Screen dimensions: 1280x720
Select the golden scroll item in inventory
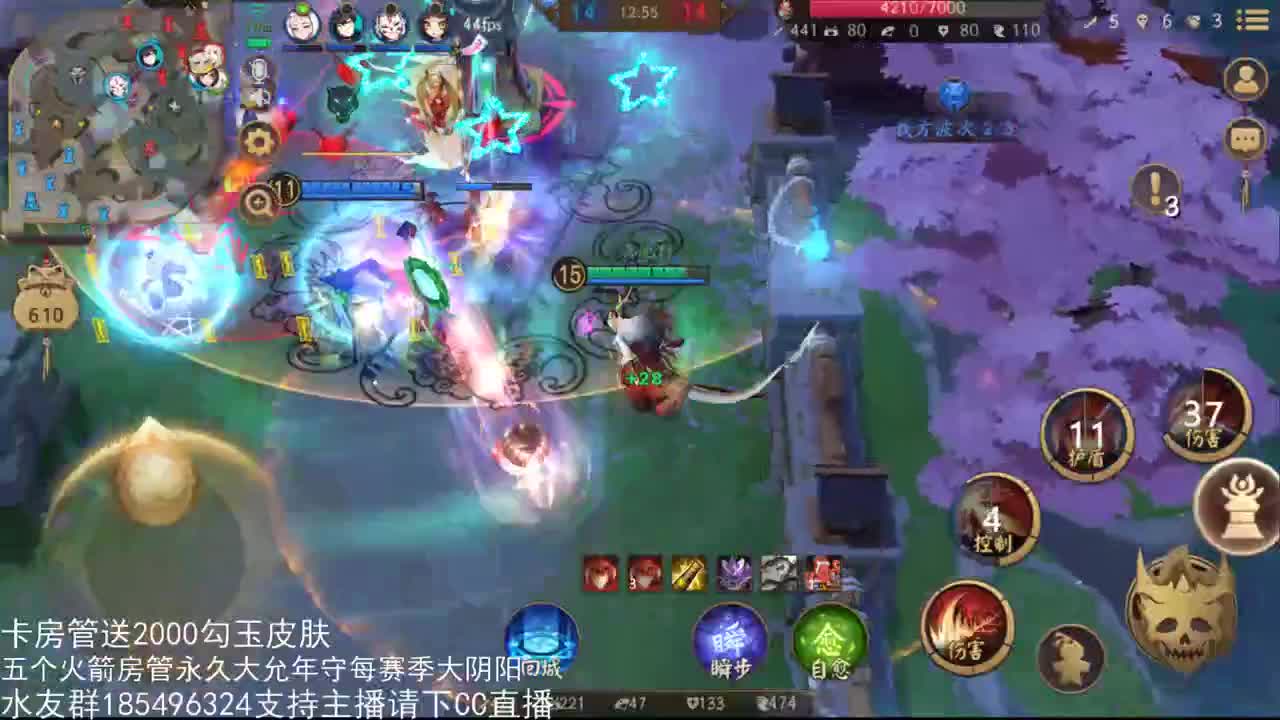[687, 574]
